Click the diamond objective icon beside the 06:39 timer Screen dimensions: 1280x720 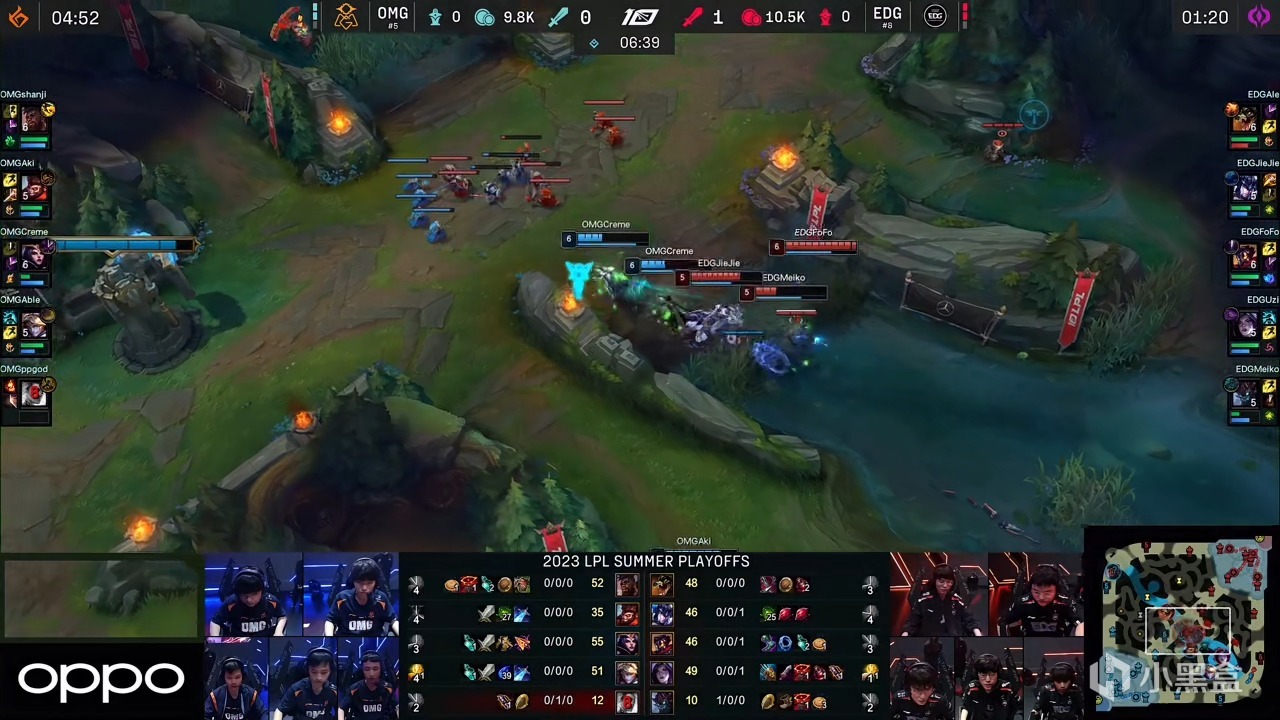(594, 43)
